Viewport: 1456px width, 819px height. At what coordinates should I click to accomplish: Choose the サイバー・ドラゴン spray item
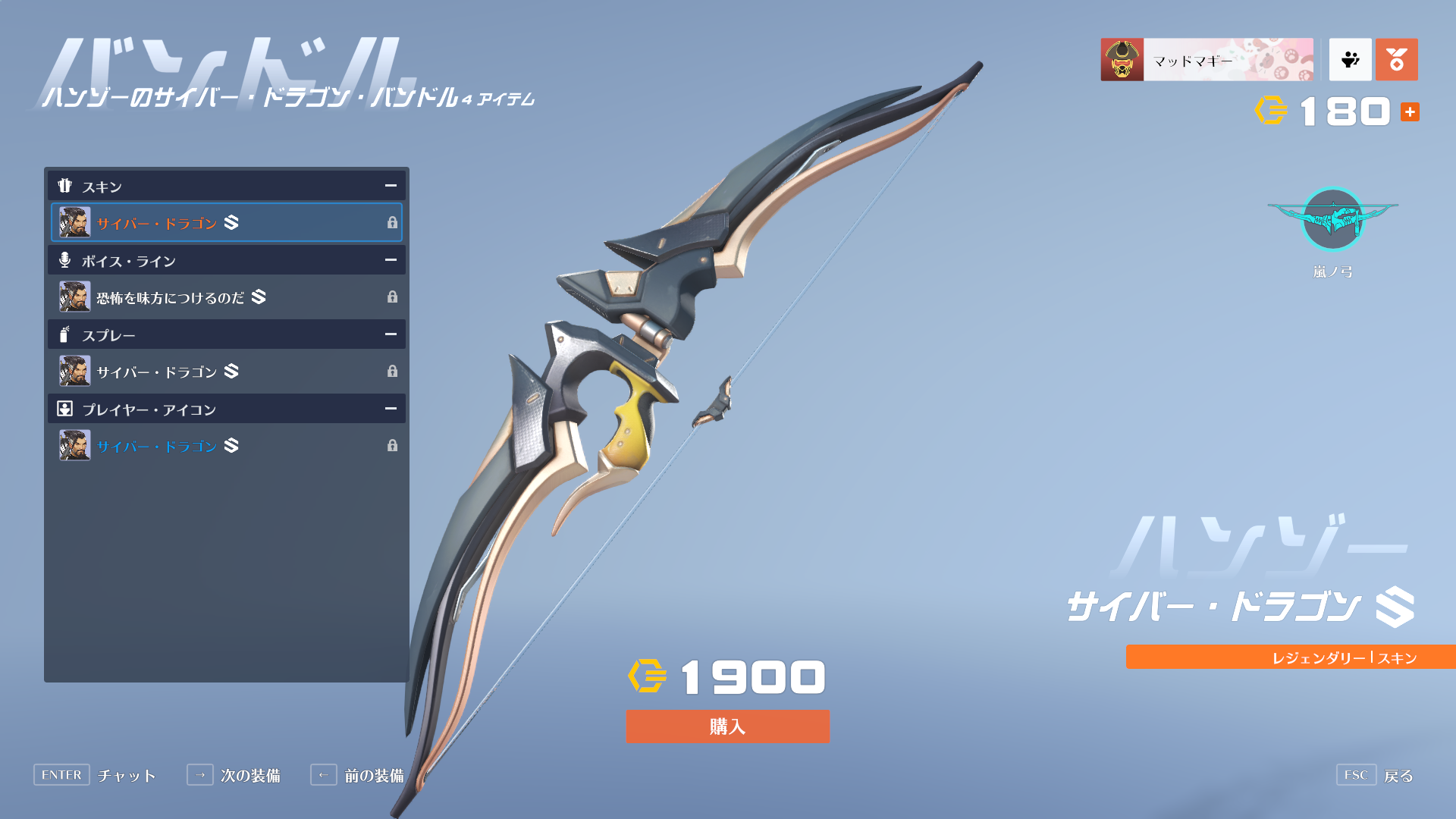click(x=226, y=371)
